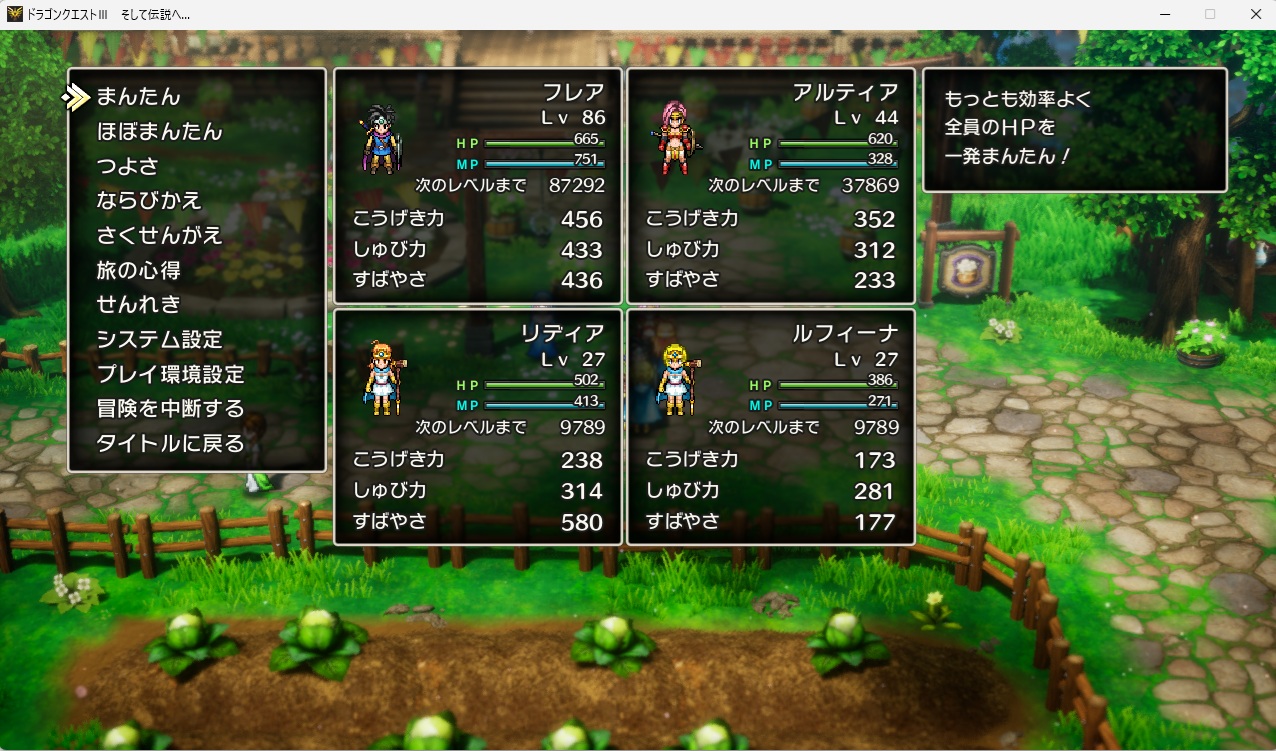The image size is (1276, 751).
Task: Open the つよさ status option
Action: pyautogui.click(x=127, y=166)
